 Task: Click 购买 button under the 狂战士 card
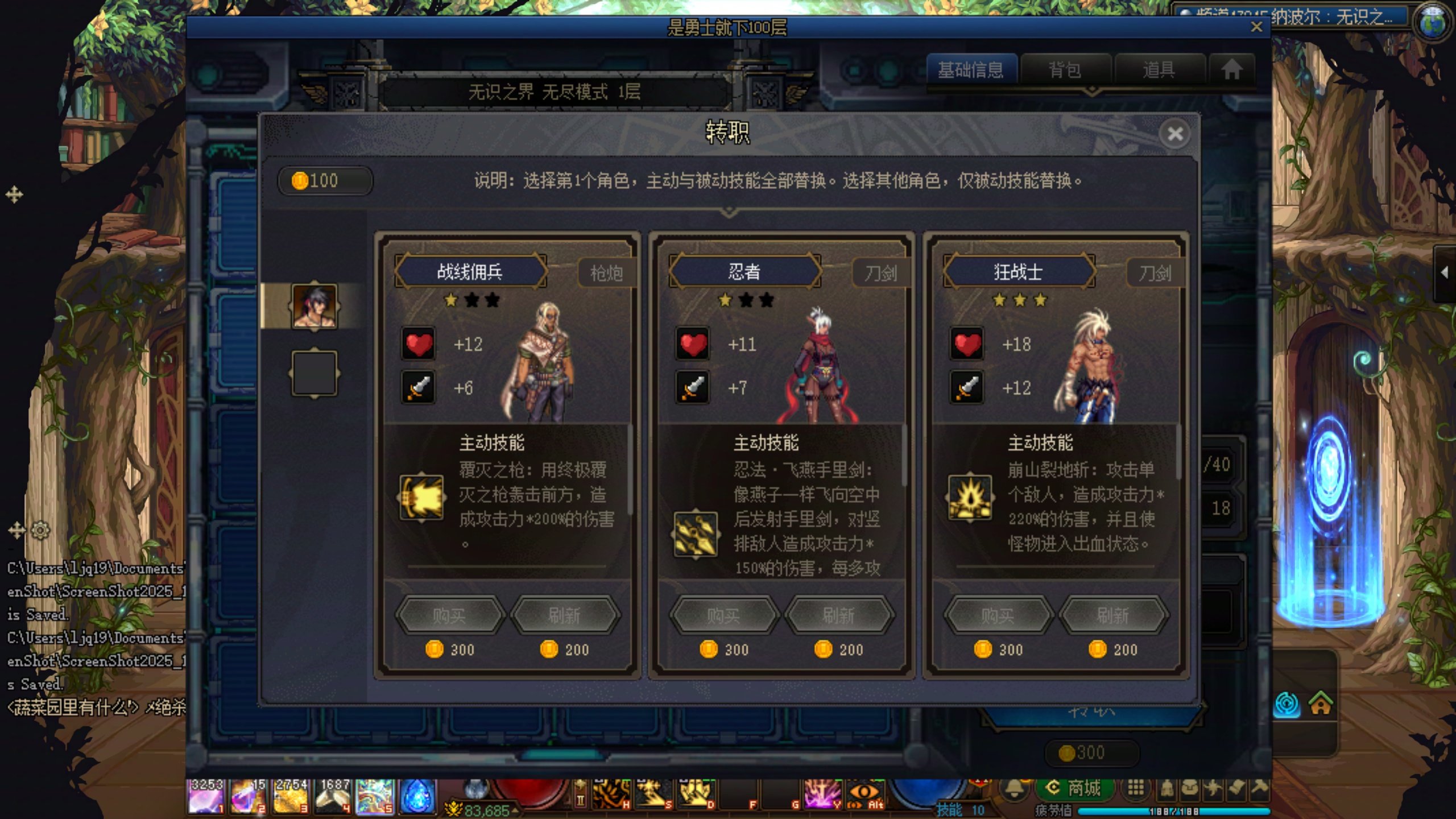pos(999,615)
